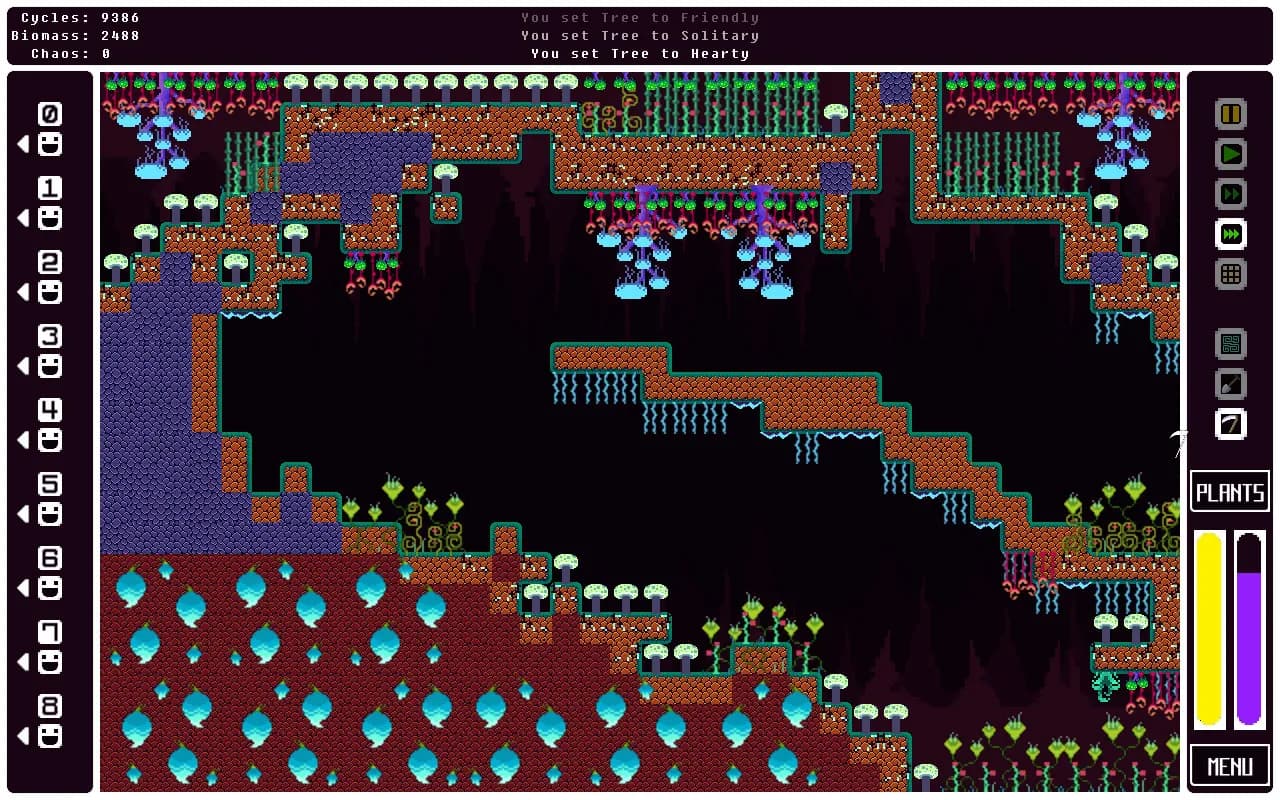
Task: Select the smiley face under number 5
Action: coord(50,515)
